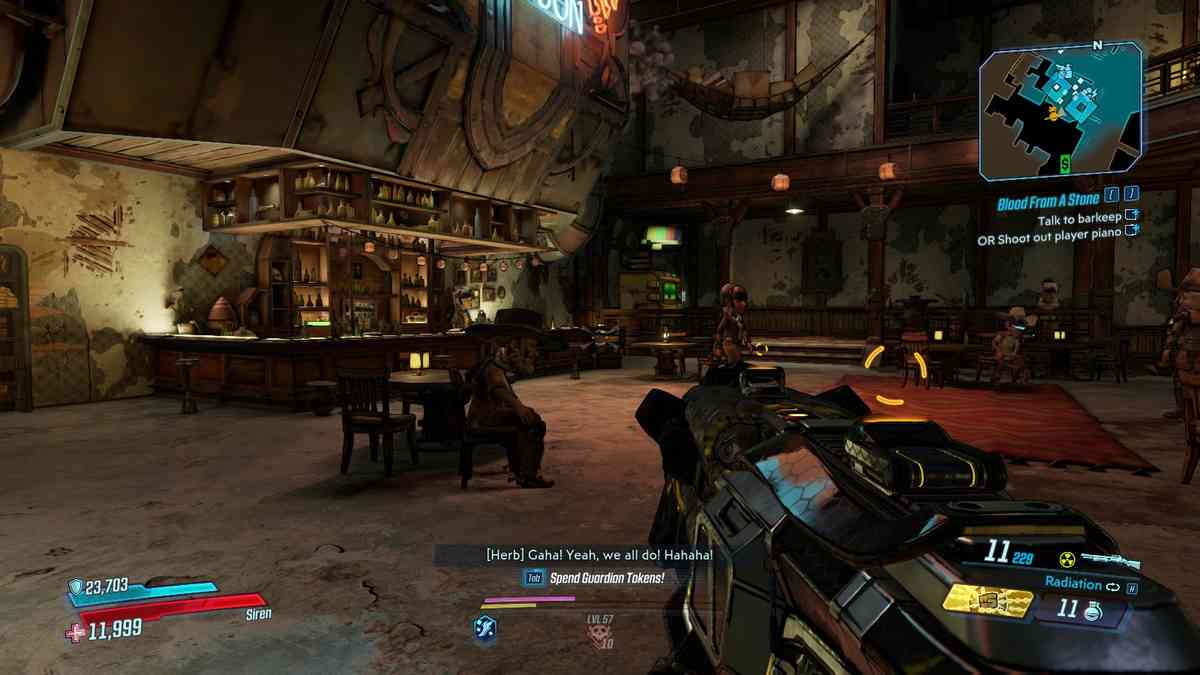This screenshot has height=675, width=1200.
Task: Choose the Shoot out player piano objective
Action: [1050, 240]
